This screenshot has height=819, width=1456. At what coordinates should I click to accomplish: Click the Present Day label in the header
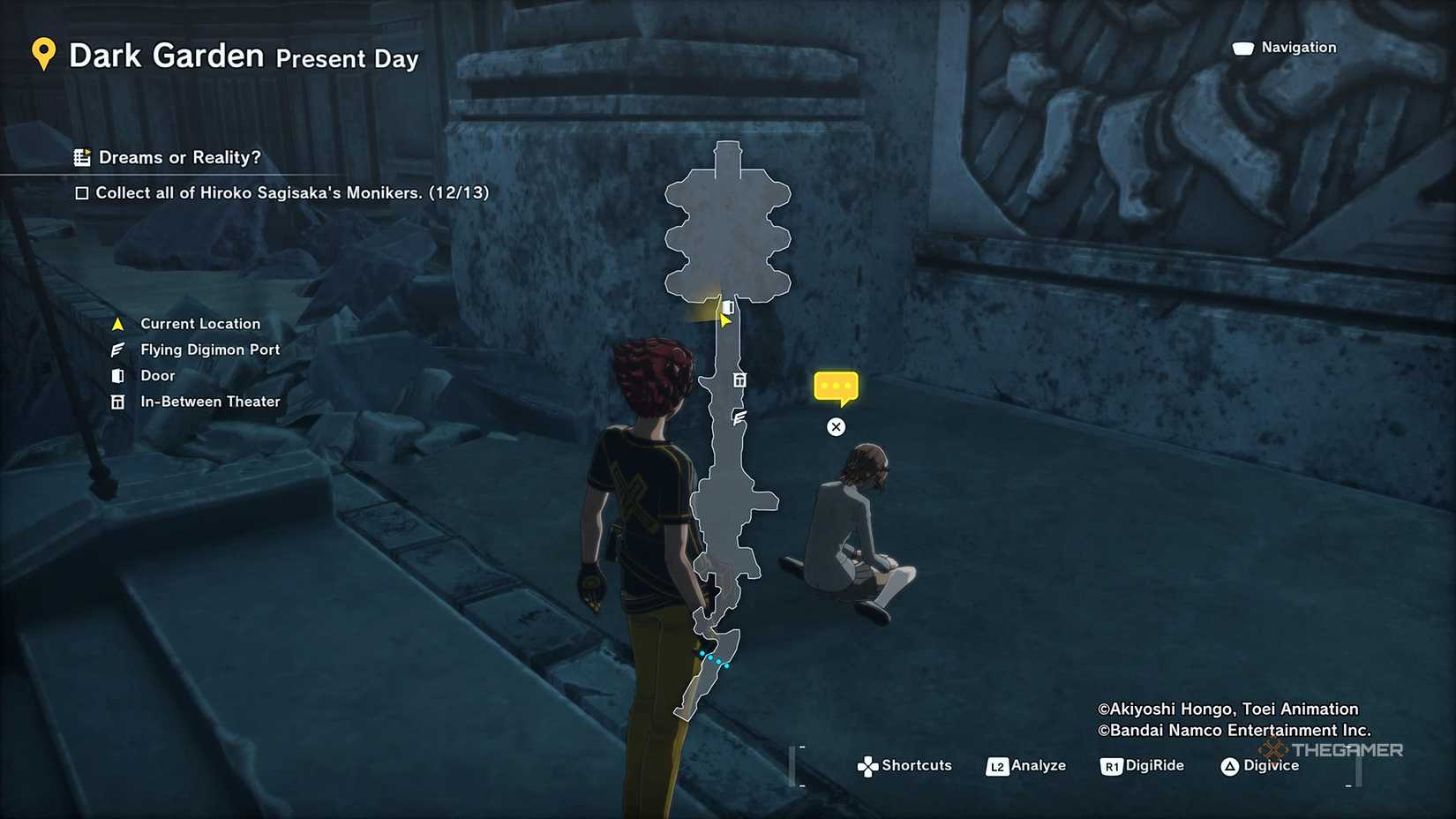346,60
